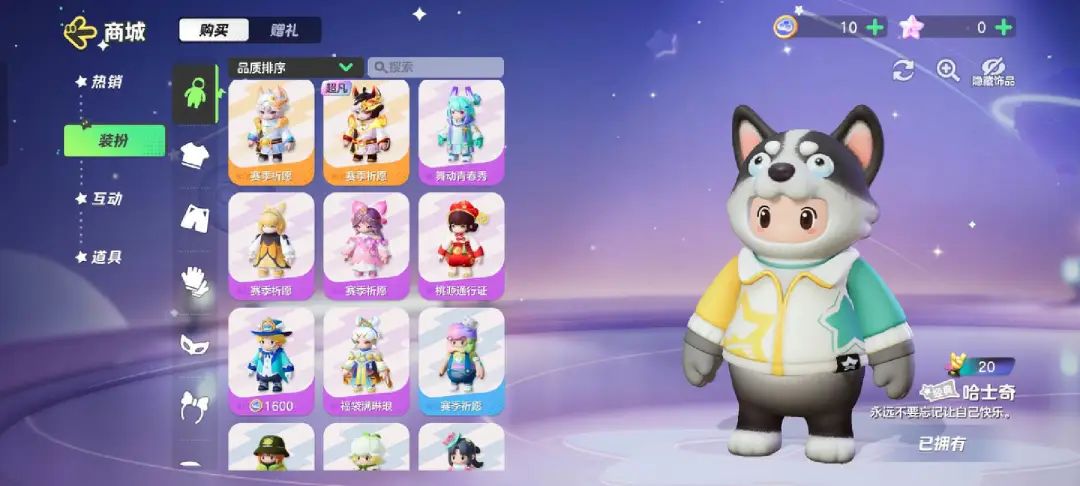Image resolution: width=1080 pixels, height=486 pixels.
Task: Select the 舞动青春秀 teal-haired outfit
Action: pos(461,131)
